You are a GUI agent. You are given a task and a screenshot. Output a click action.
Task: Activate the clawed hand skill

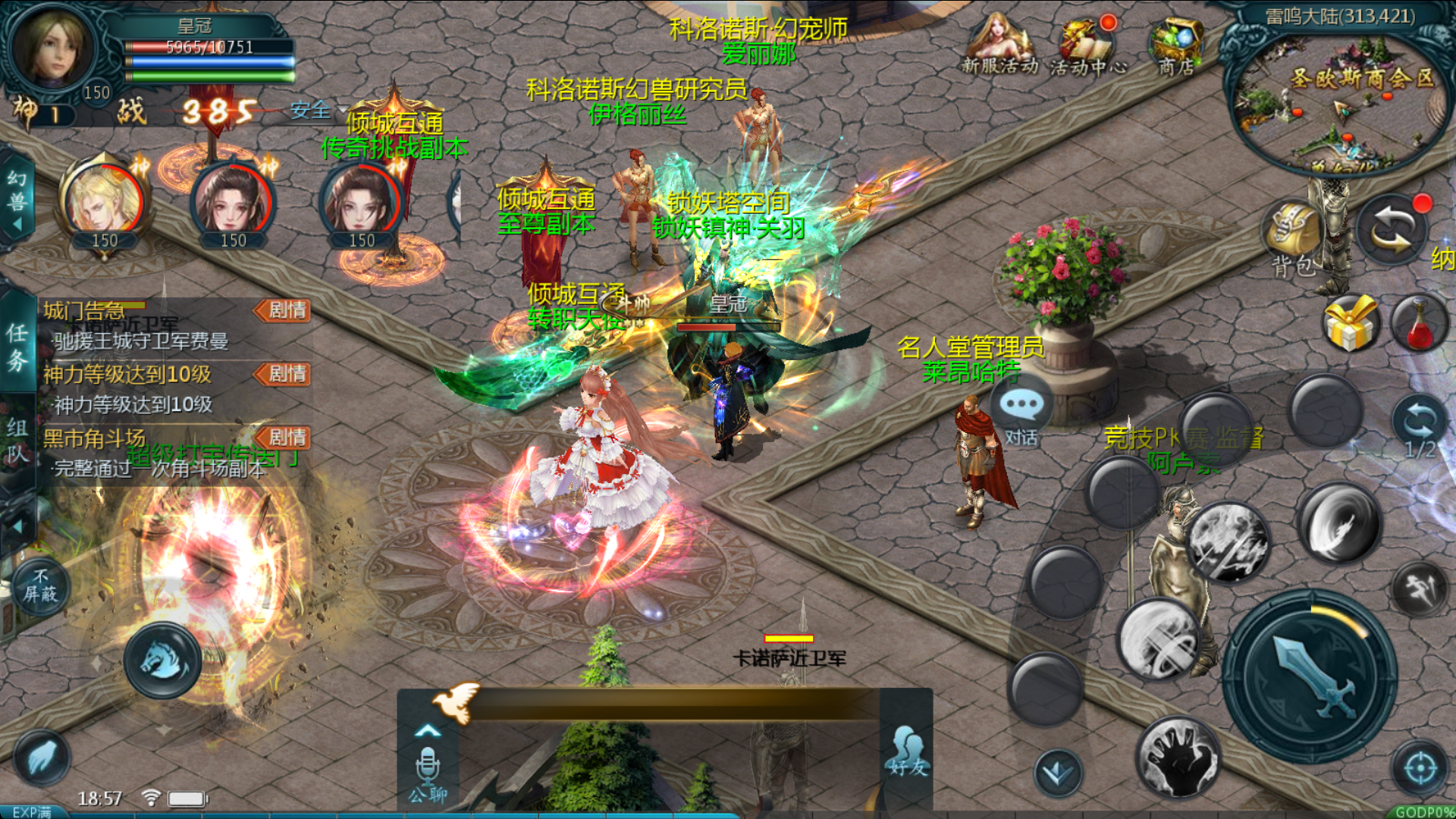[x=1178, y=756]
